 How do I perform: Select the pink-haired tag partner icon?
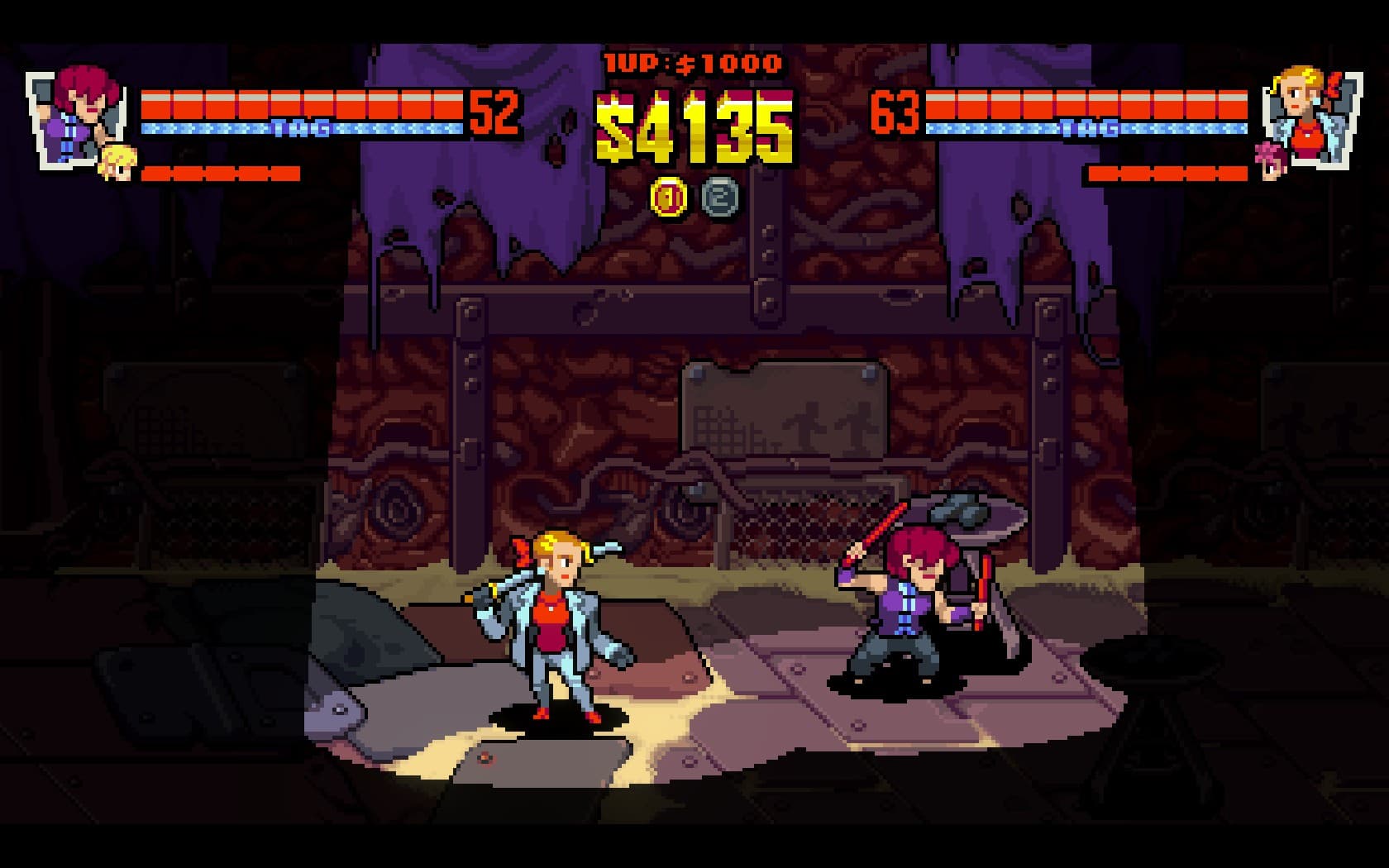[1269, 159]
